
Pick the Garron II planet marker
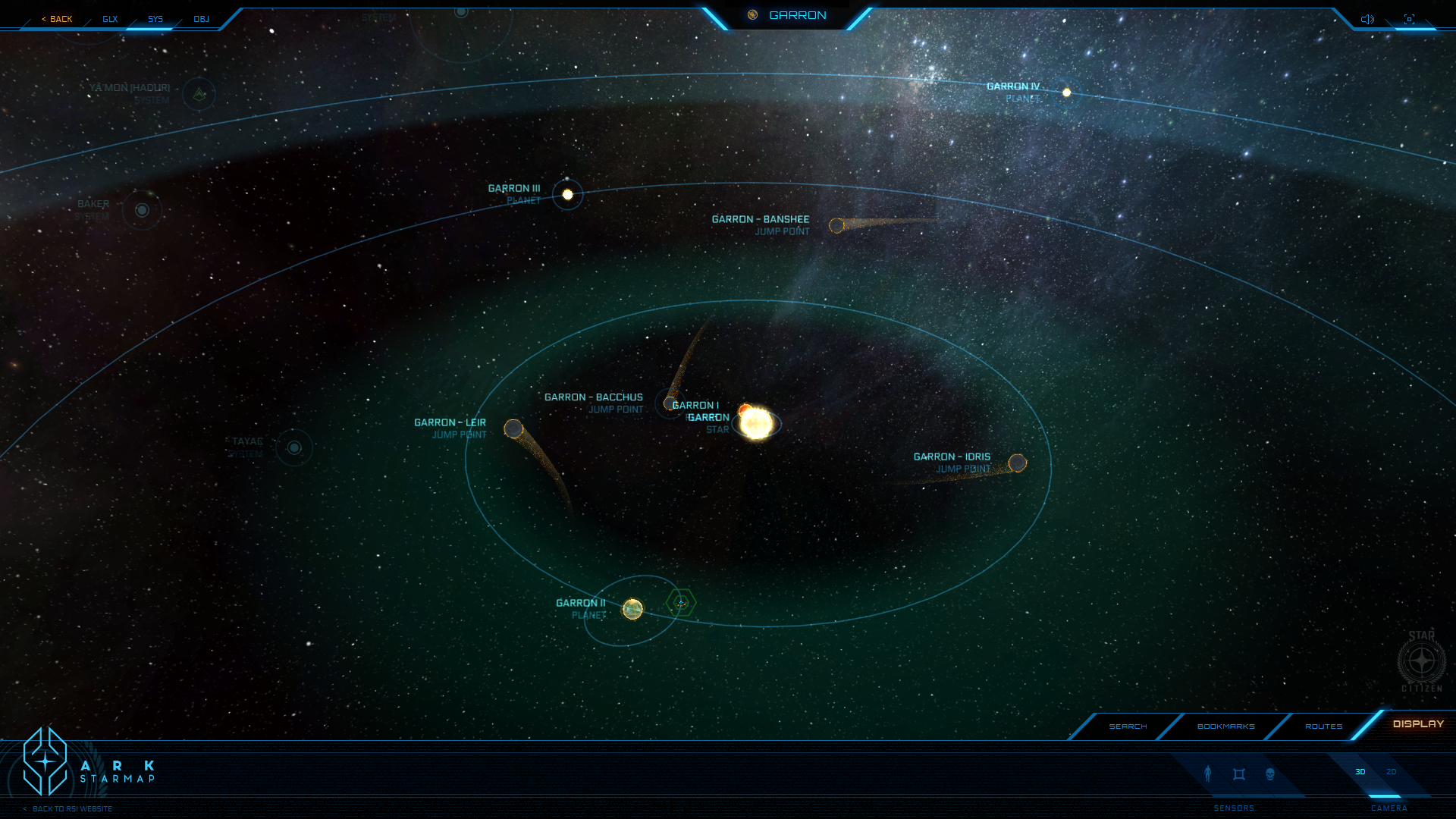pyautogui.click(x=632, y=609)
